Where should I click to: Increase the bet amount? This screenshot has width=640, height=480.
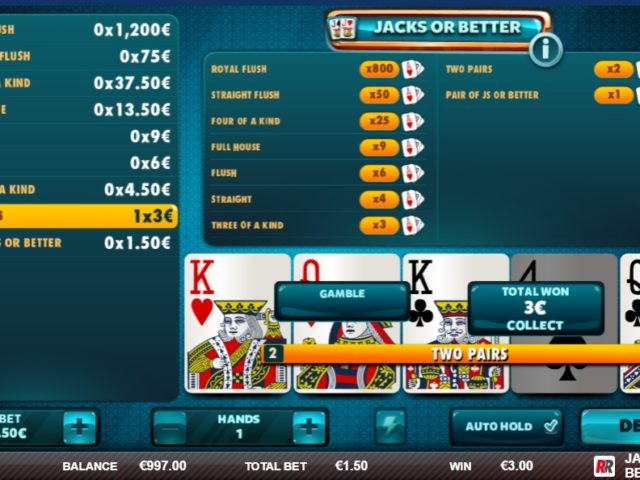pos(81,427)
